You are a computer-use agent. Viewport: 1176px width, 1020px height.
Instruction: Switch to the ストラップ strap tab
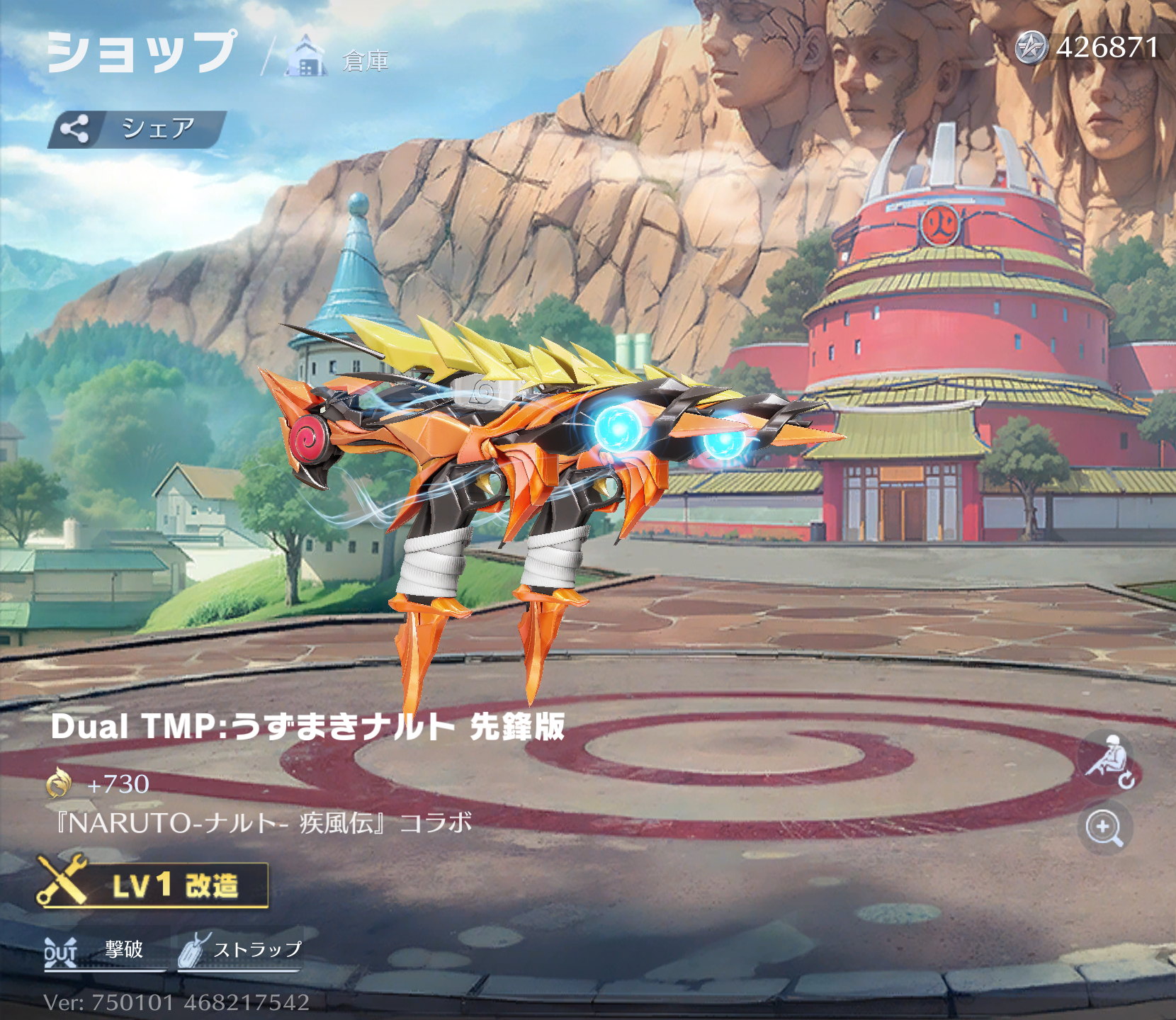pos(241,951)
